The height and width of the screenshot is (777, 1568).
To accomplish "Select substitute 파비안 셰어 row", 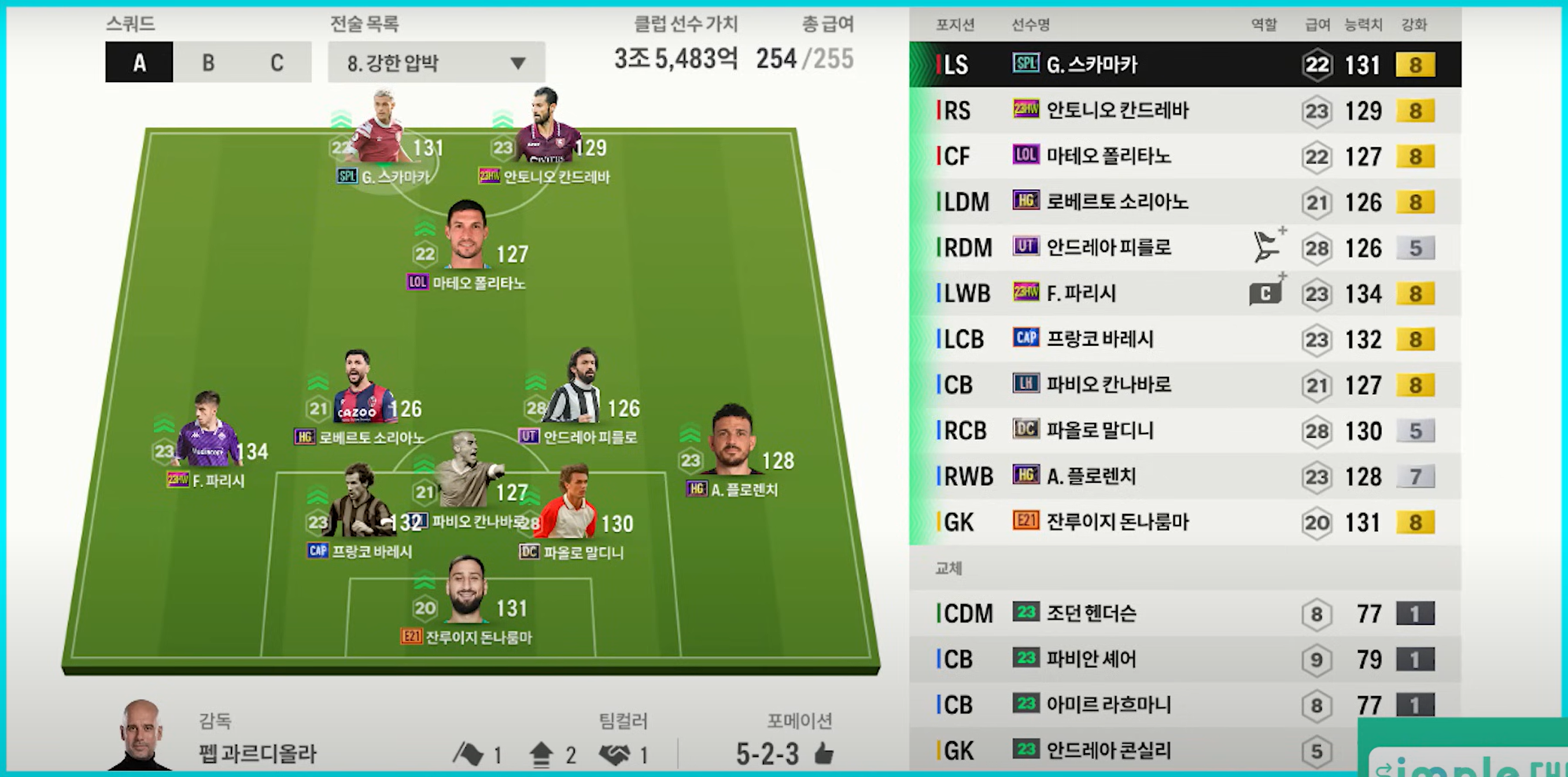I will pos(1185,659).
